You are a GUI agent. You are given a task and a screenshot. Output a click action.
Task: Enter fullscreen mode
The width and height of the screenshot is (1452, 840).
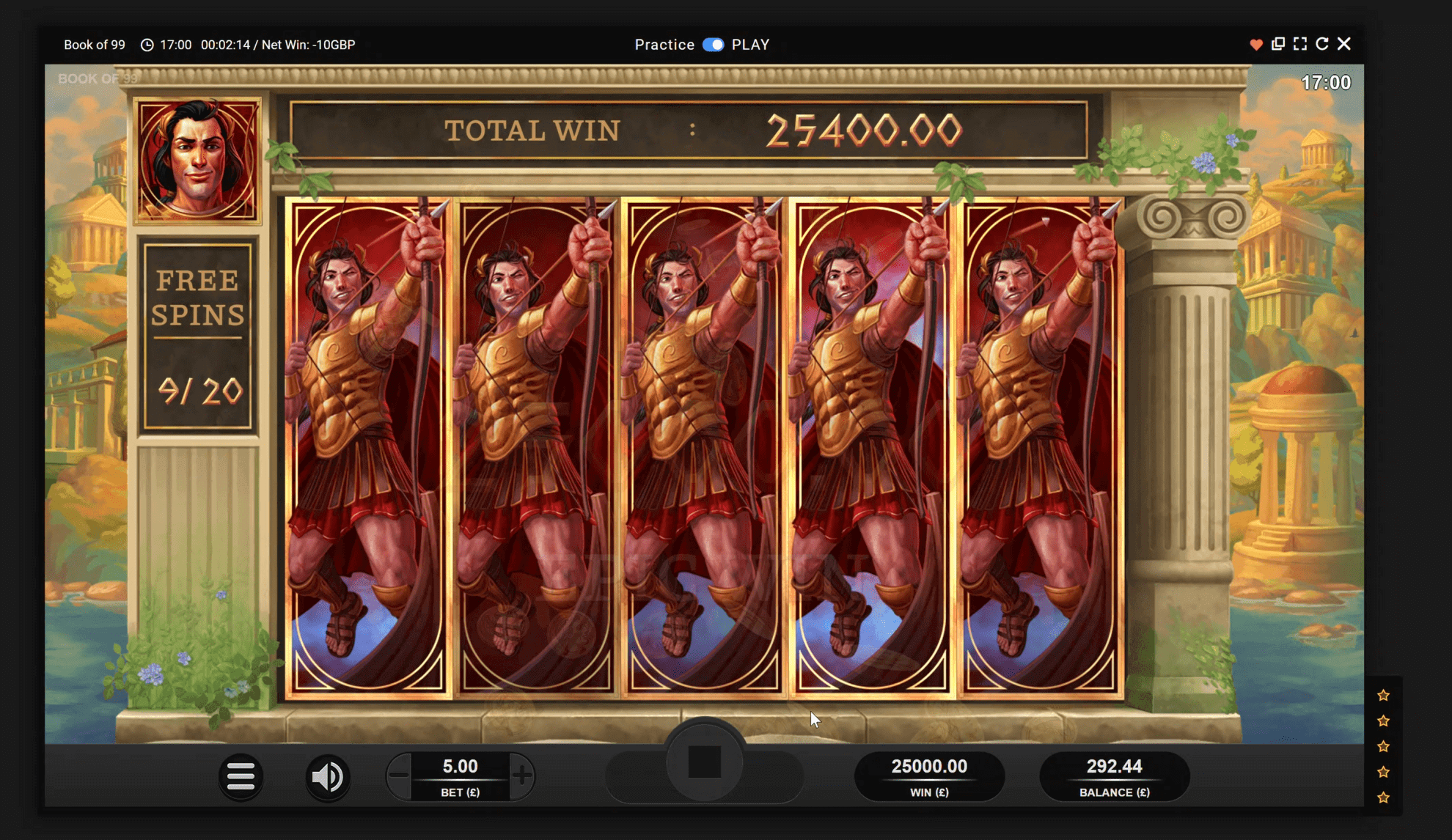[1300, 44]
